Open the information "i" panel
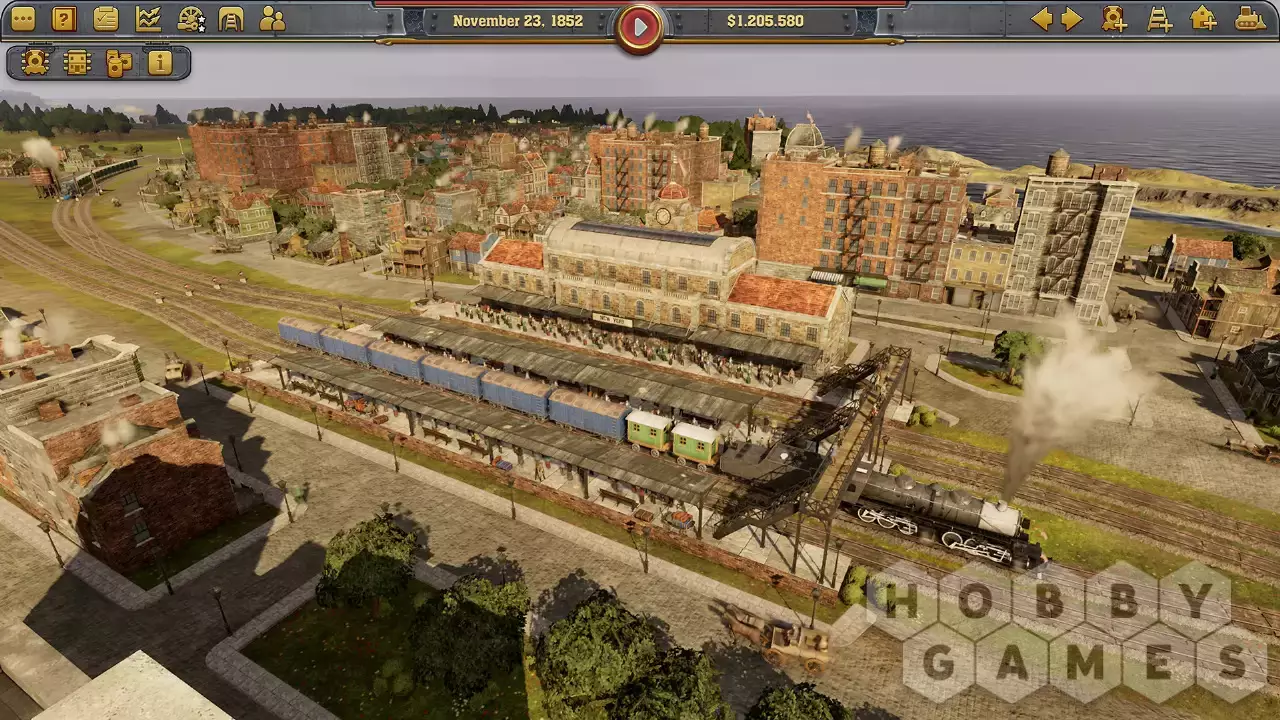 tap(160, 63)
